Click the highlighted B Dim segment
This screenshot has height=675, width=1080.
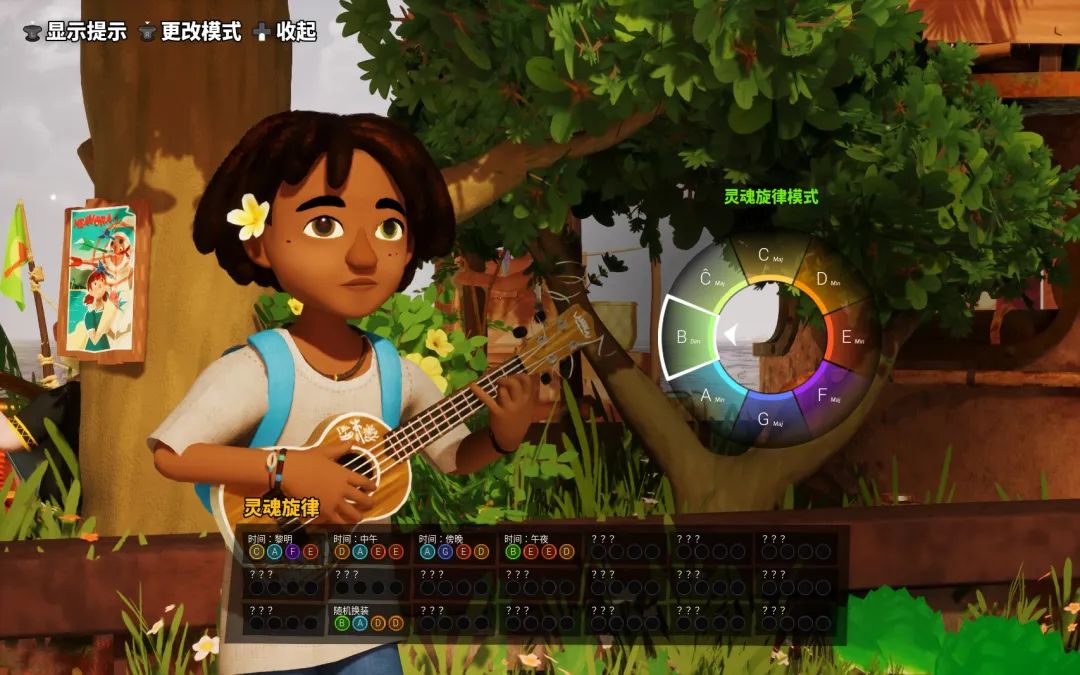[686, 337]
